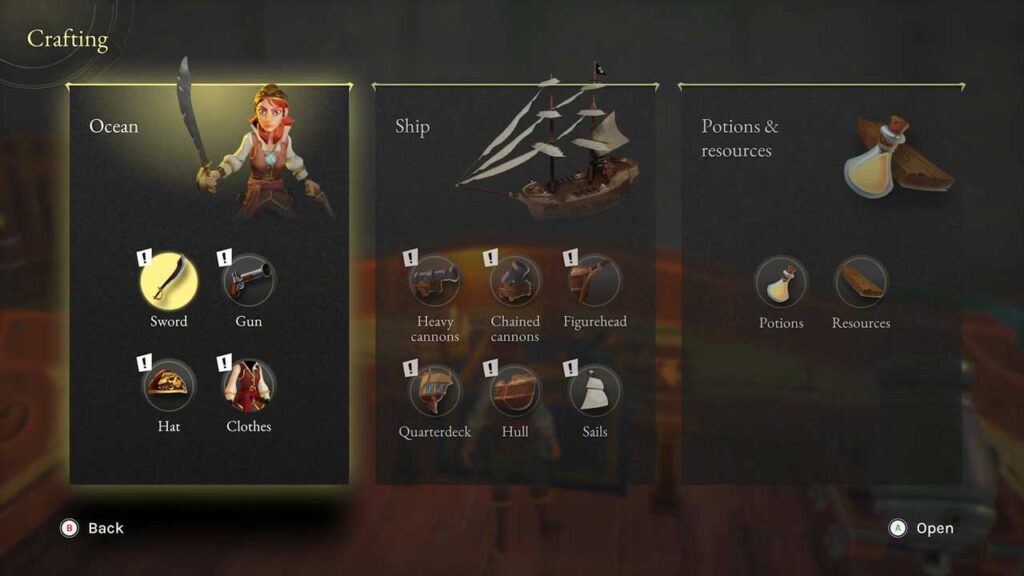Open the Gun crafting category
The height and width of the screenshot is (576, 1024).
click(248, 281)
